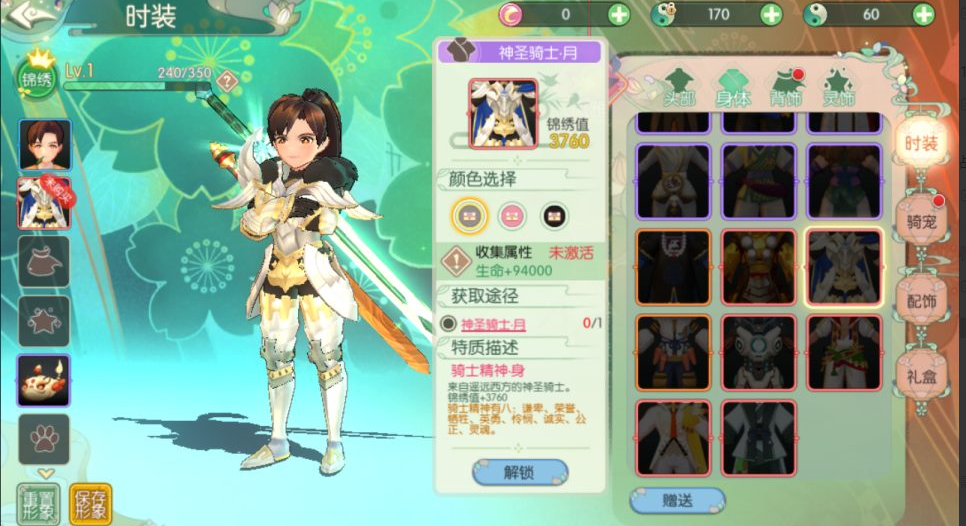The height and width of the screenshot is (526, 966).
Task: Choose the gold color swatch
Action: coord(469,214)
